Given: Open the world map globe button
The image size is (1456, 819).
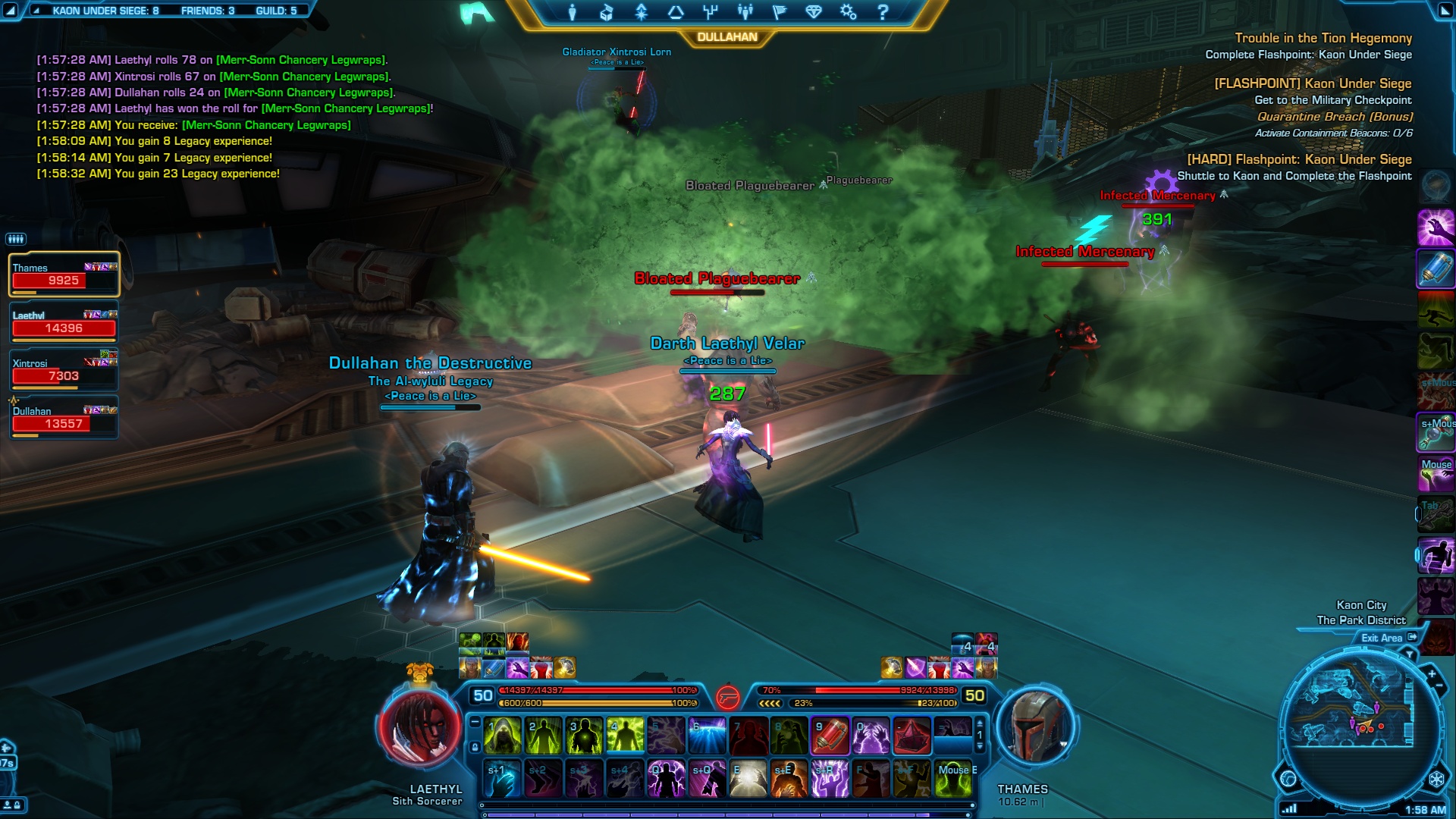Looking at the screenshot, I should click(1288, 779).
